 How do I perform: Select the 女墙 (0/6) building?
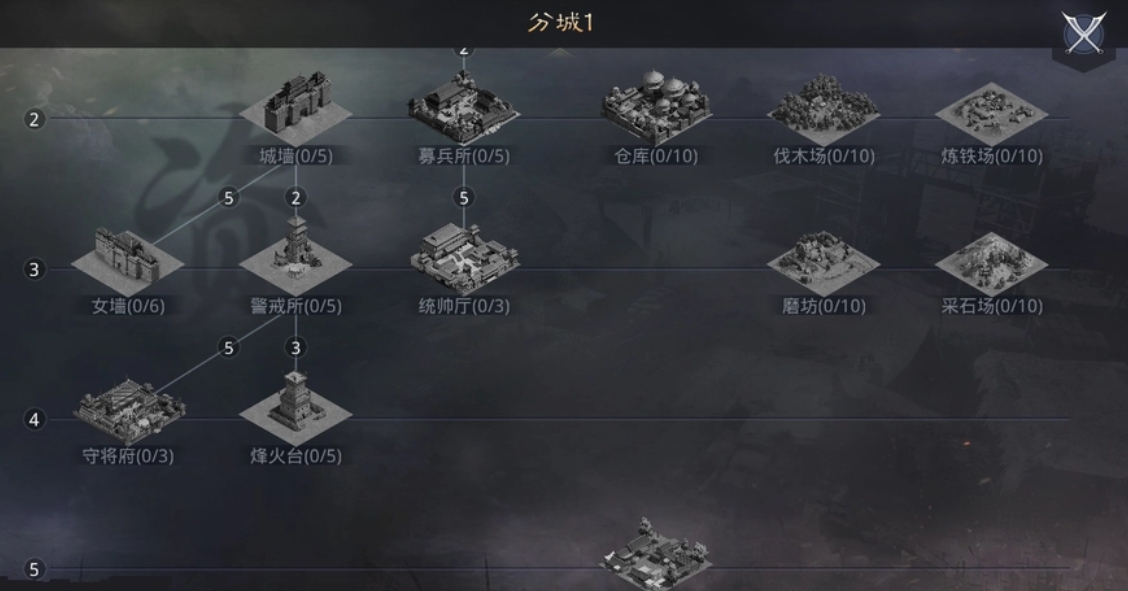point(128,258)
